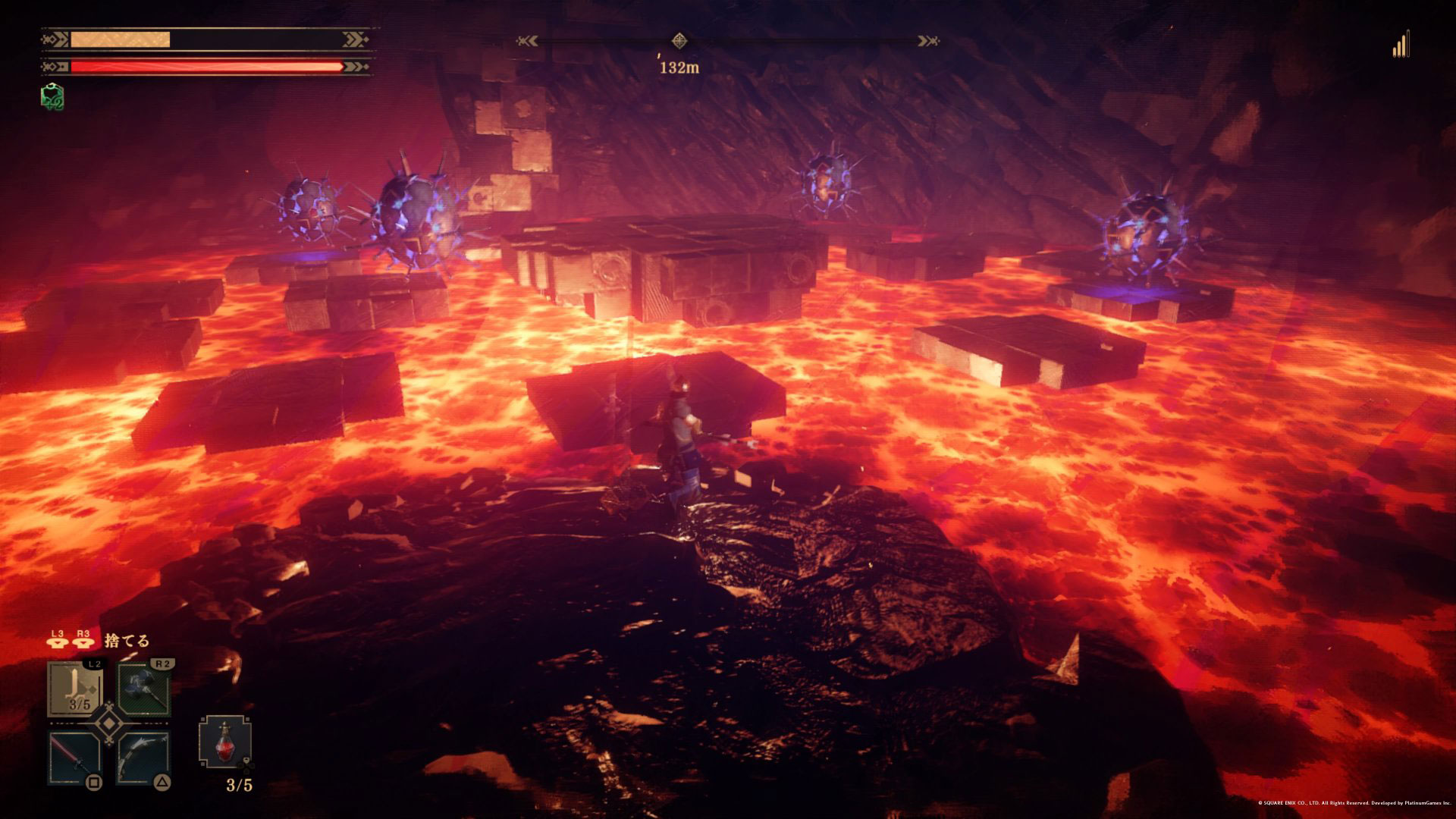Select the gold 3/5 picked-up weapon slot
This screenshot has width=1456, height=819.
point(76,689)
